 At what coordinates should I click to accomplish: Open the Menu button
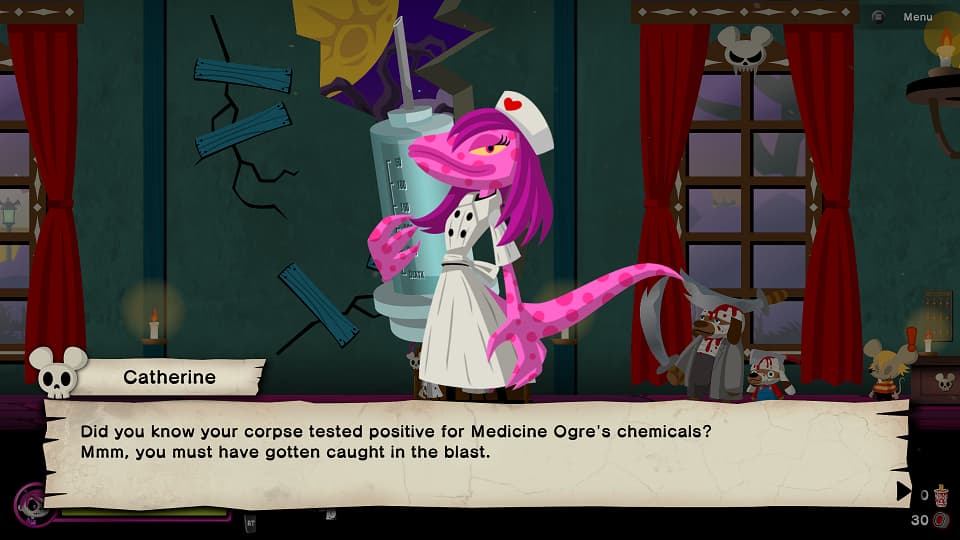pos(905,17)
